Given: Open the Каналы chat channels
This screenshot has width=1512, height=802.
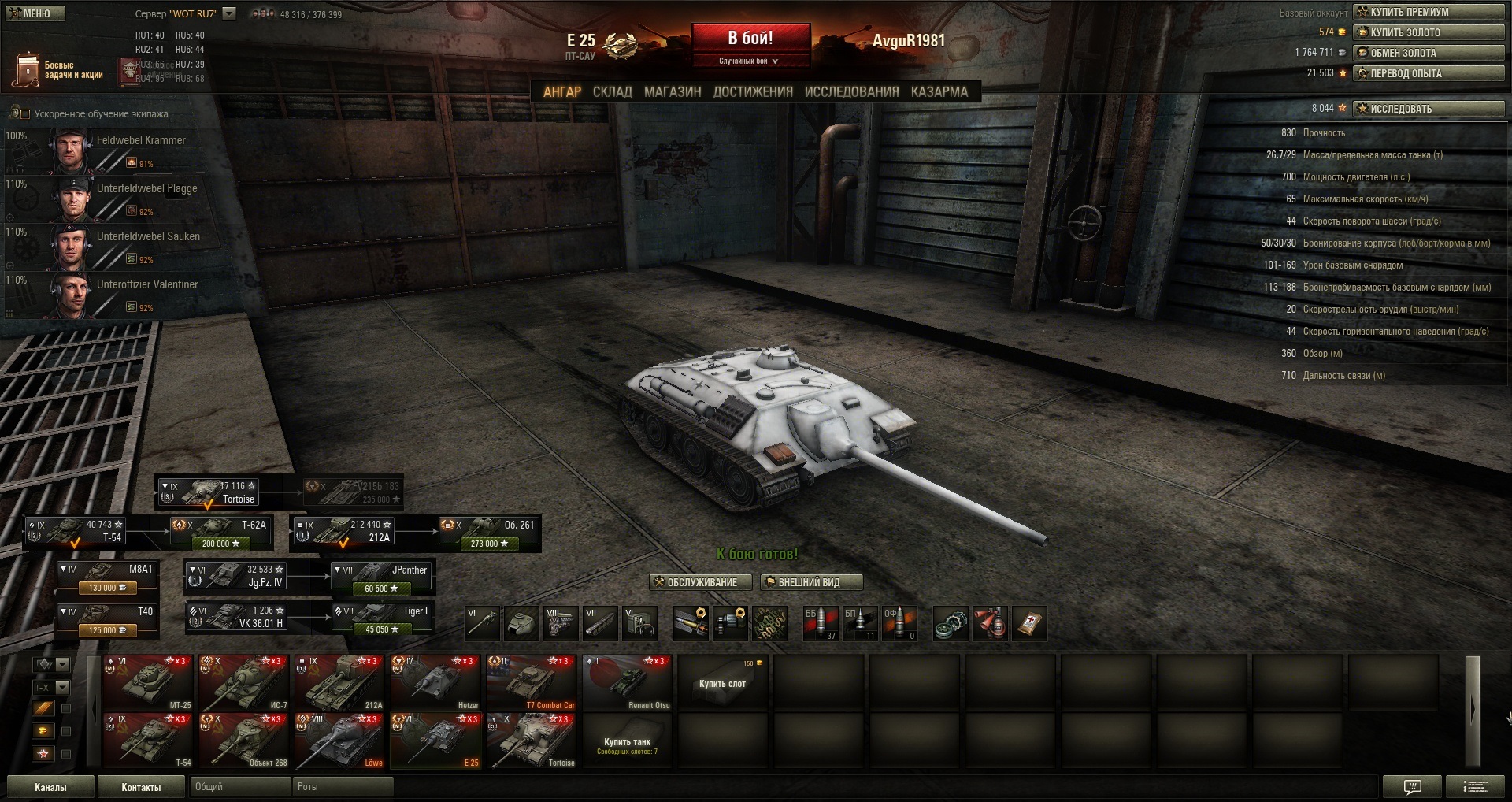Looking at the screenshot, I should click(50, 787).
